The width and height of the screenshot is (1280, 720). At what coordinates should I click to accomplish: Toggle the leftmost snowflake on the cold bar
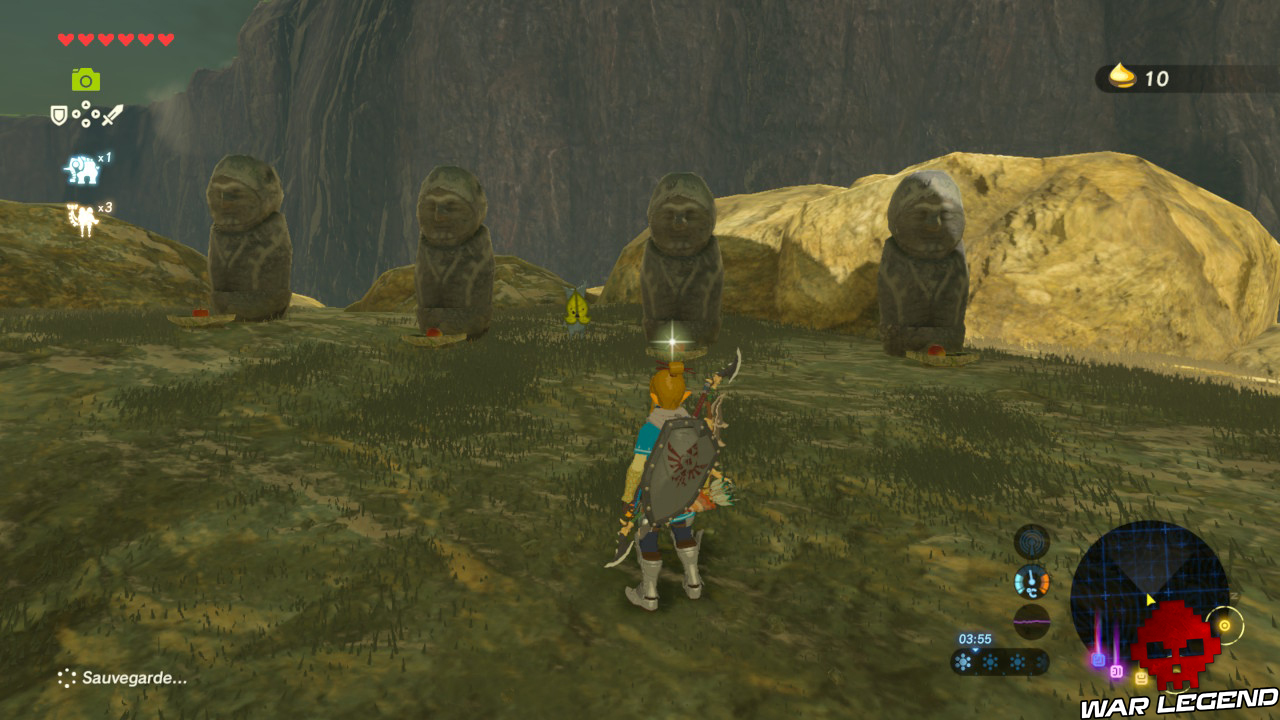pos(962,661)
